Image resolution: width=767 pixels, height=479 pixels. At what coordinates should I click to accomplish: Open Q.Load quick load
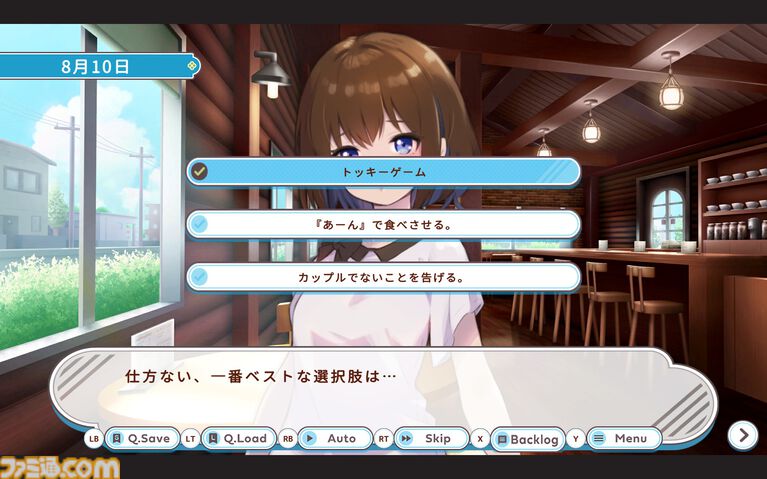tap(239, 438)
